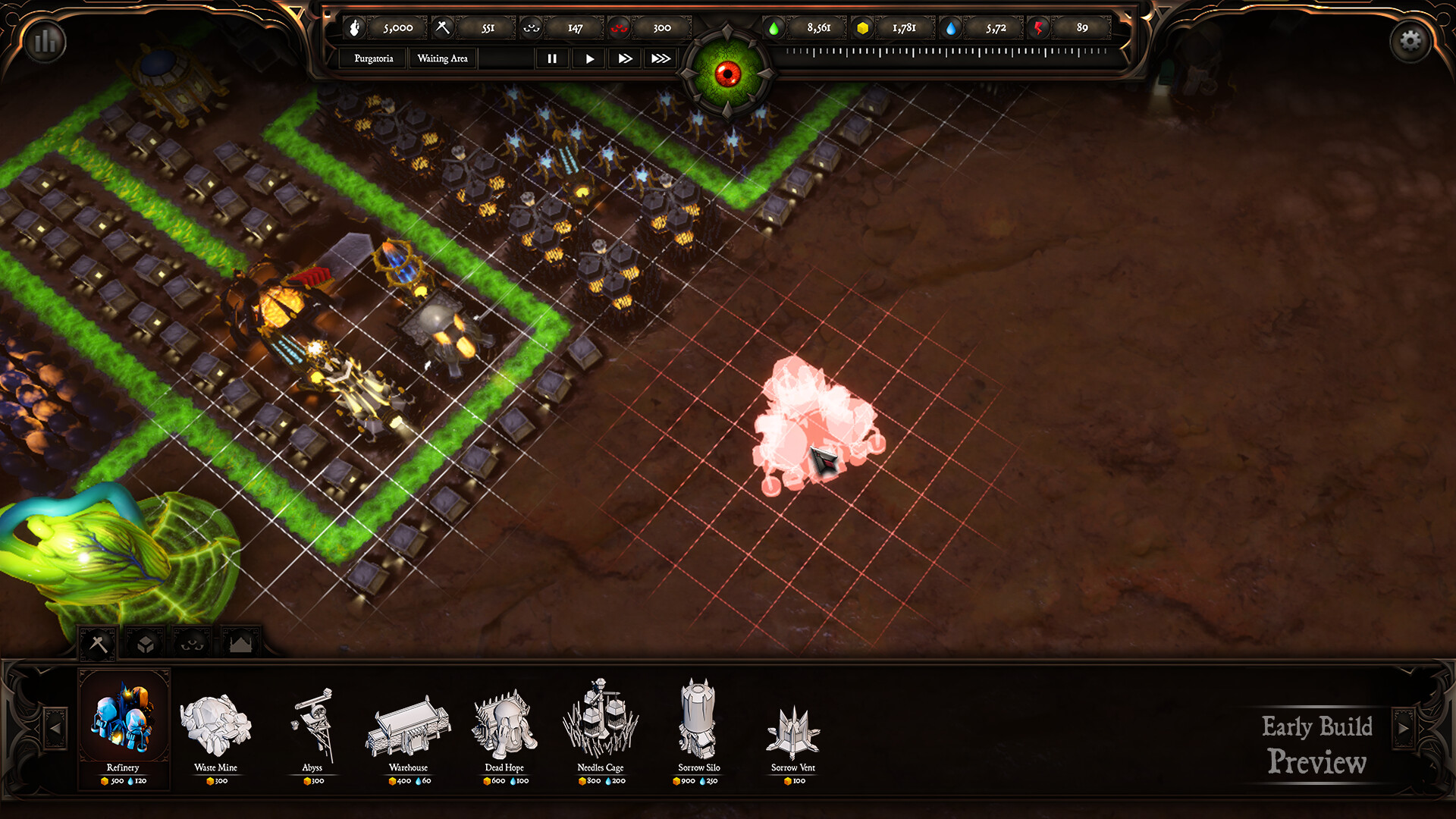Viewport: 1456px width, 819px height.
Task: Open the next build page with right arrow
Action: (1402, 728)
